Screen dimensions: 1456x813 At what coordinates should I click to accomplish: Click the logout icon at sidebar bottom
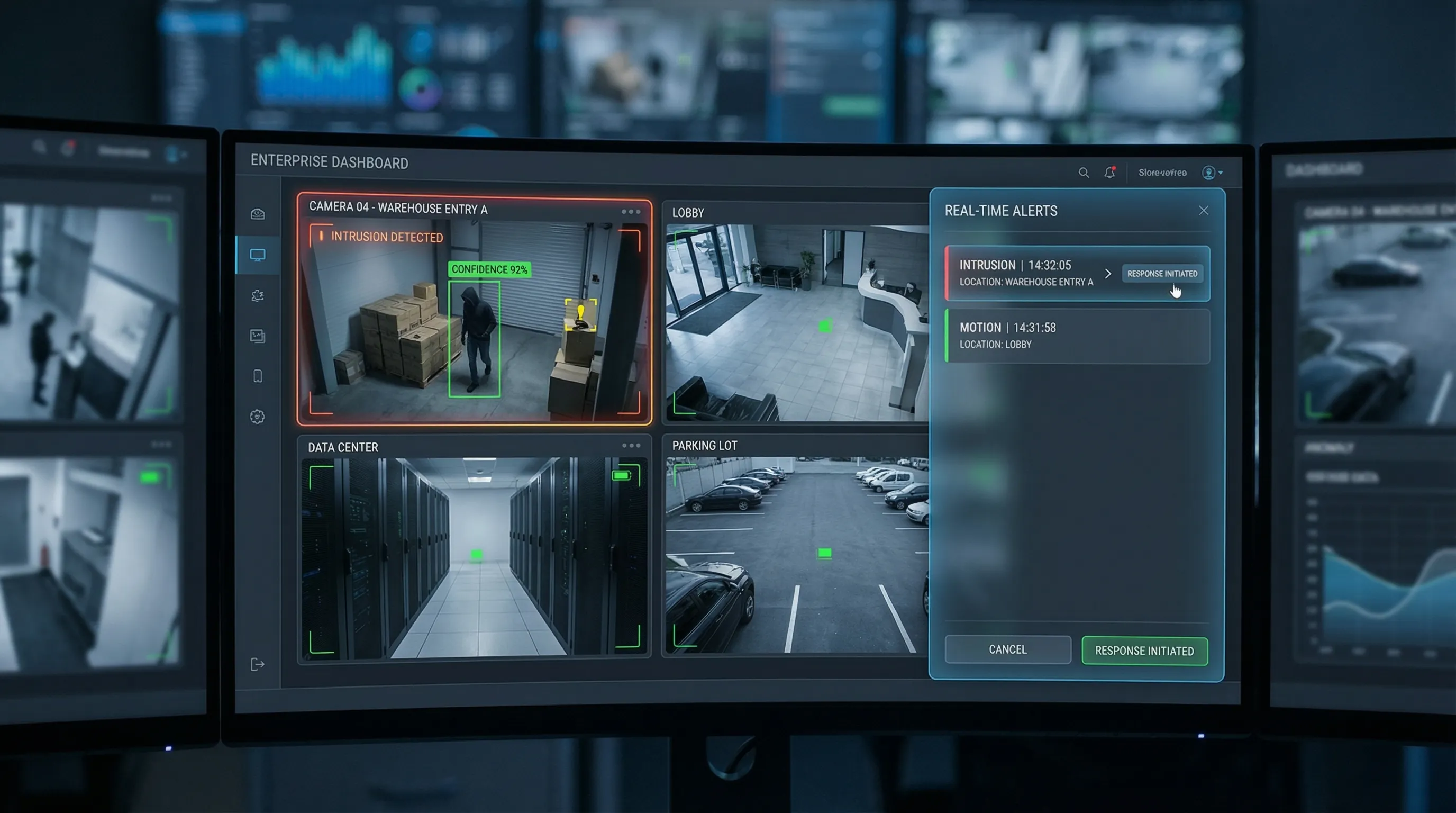(258, 663)
